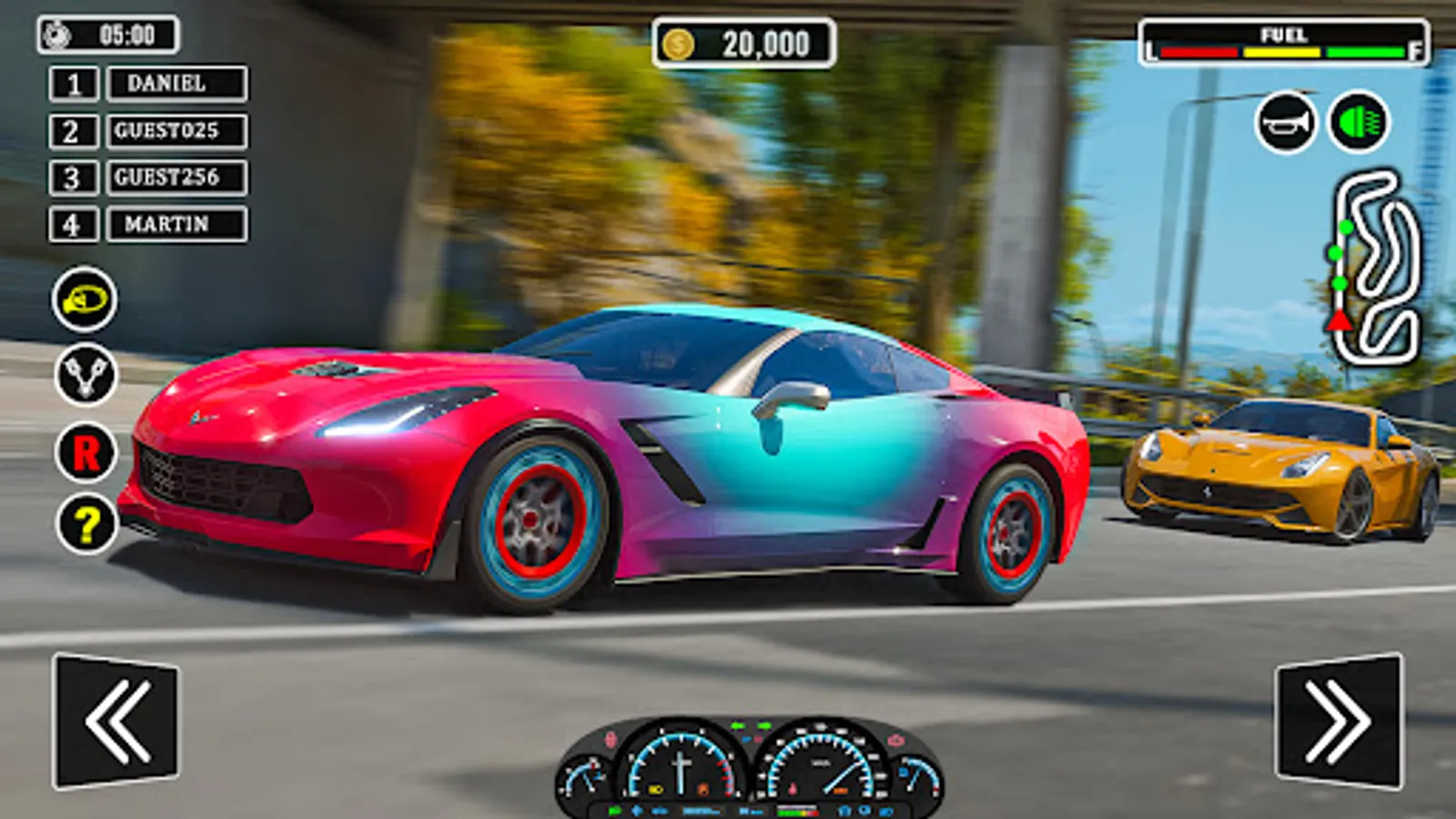Toggle the green headlights icon
This screenshot has height=819, width=1456.
1359,122
